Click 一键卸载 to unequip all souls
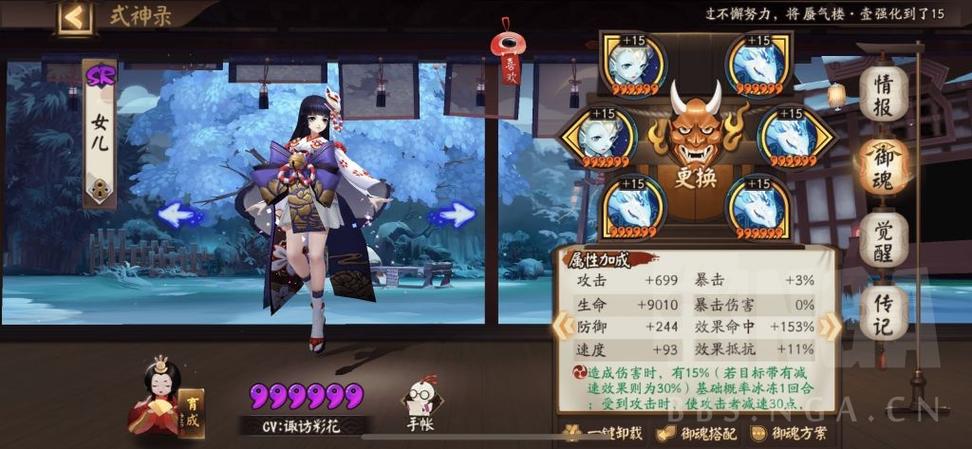This screenshot has height=449, width=972. tap(598, 434)
